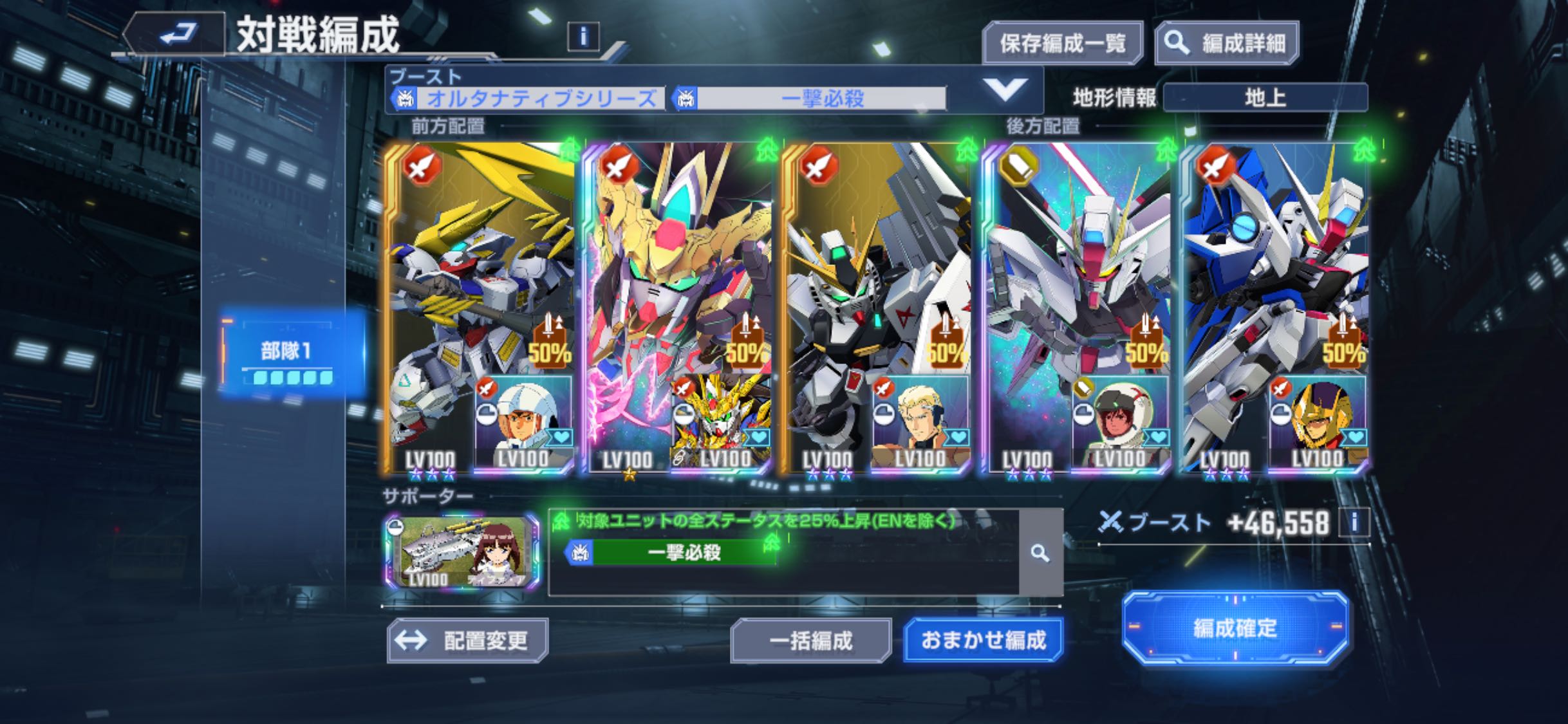
Task: Open 配置変更 placement change
Action: tap(468, 640)
